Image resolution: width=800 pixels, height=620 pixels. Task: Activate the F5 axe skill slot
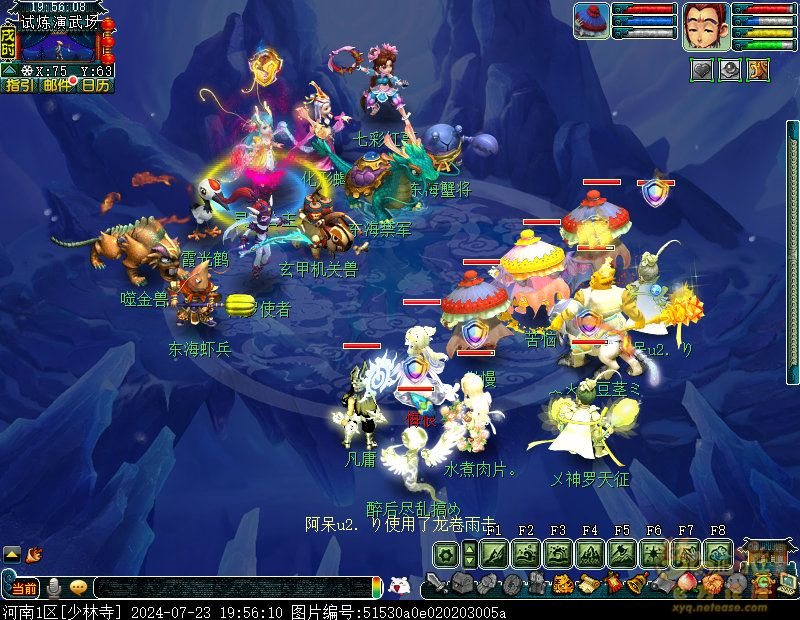[x=621, y=553]
